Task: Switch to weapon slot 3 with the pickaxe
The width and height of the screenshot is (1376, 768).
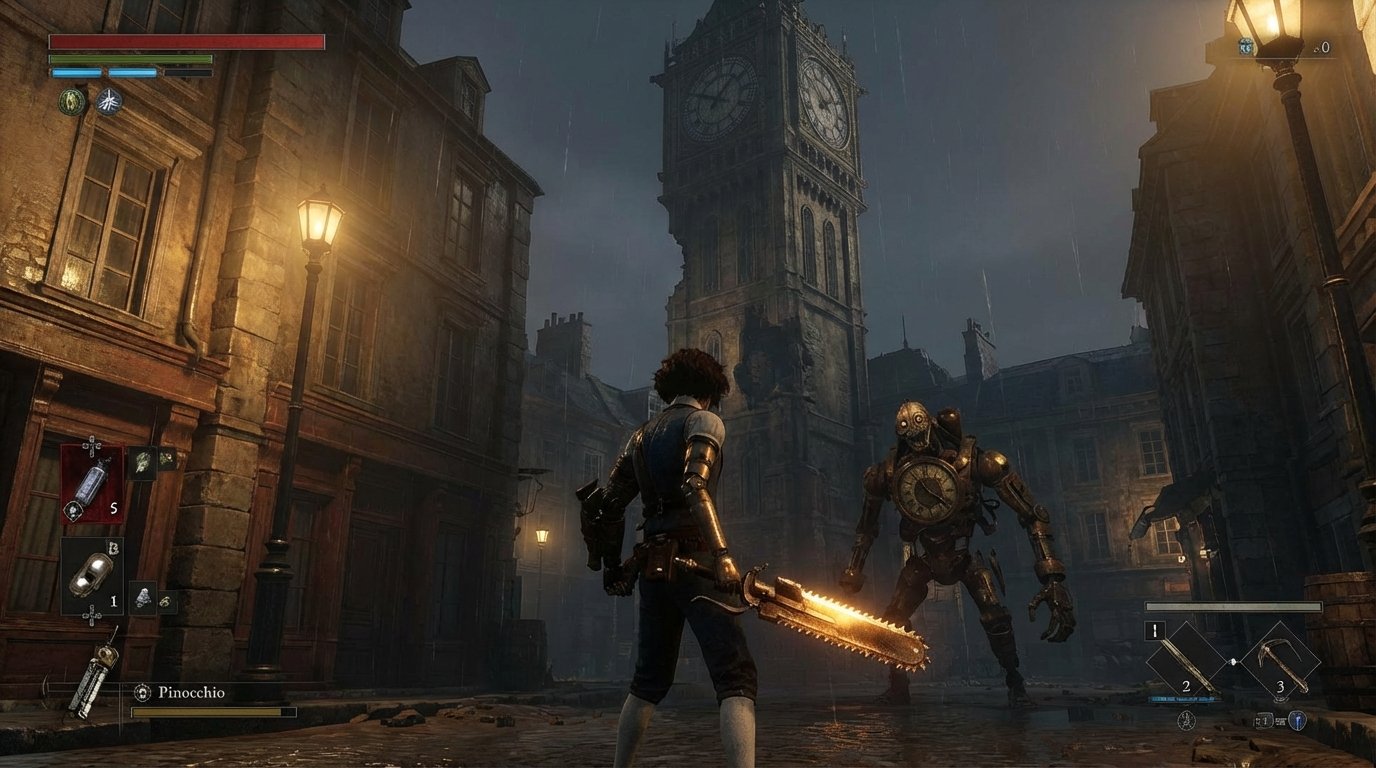Action: [x=1281, y=663]
